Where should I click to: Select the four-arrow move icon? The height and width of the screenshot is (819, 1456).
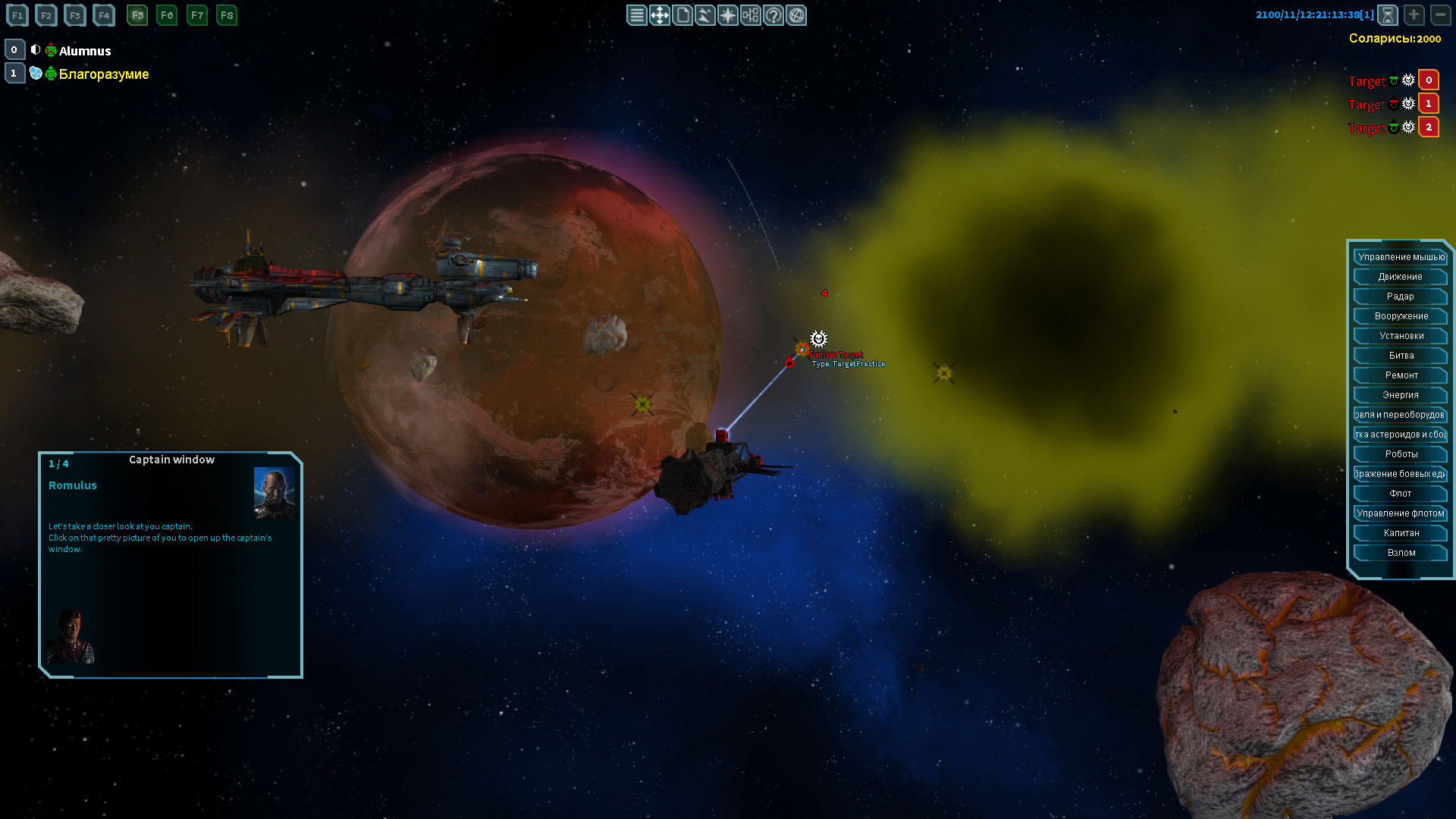tap(659, 15)
